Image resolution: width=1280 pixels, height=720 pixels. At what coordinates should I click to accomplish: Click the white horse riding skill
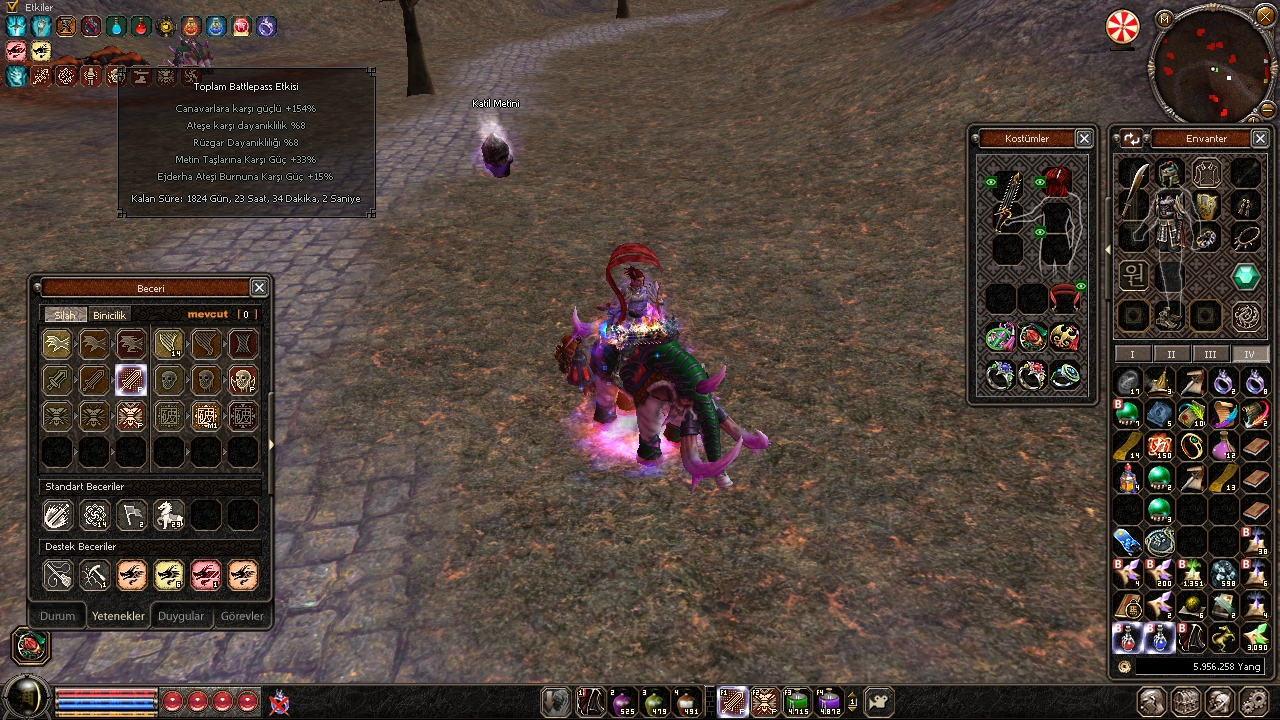pyautogui.click(x=168, y=515)
